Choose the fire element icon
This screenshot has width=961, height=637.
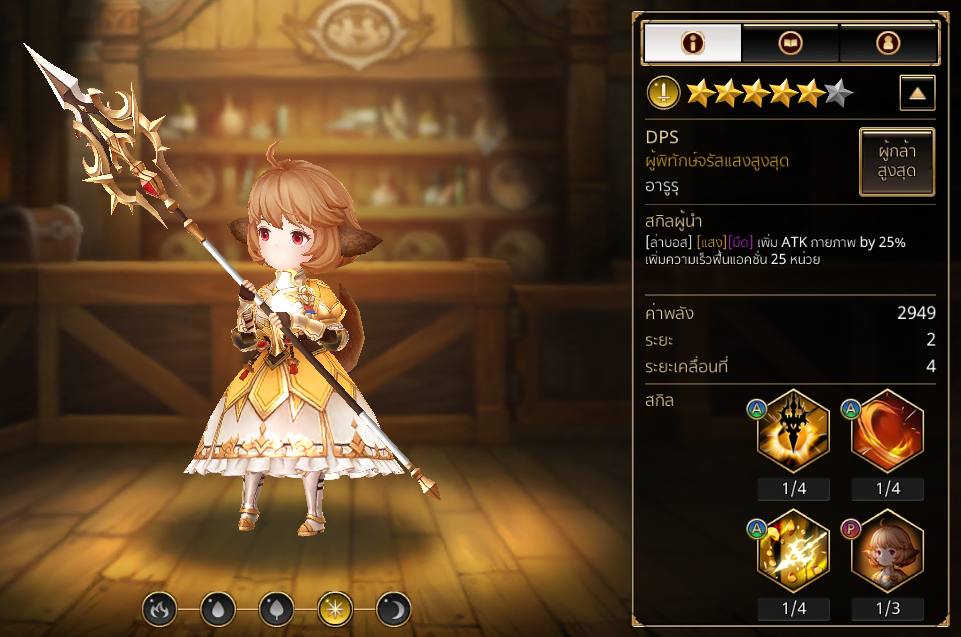158,607
